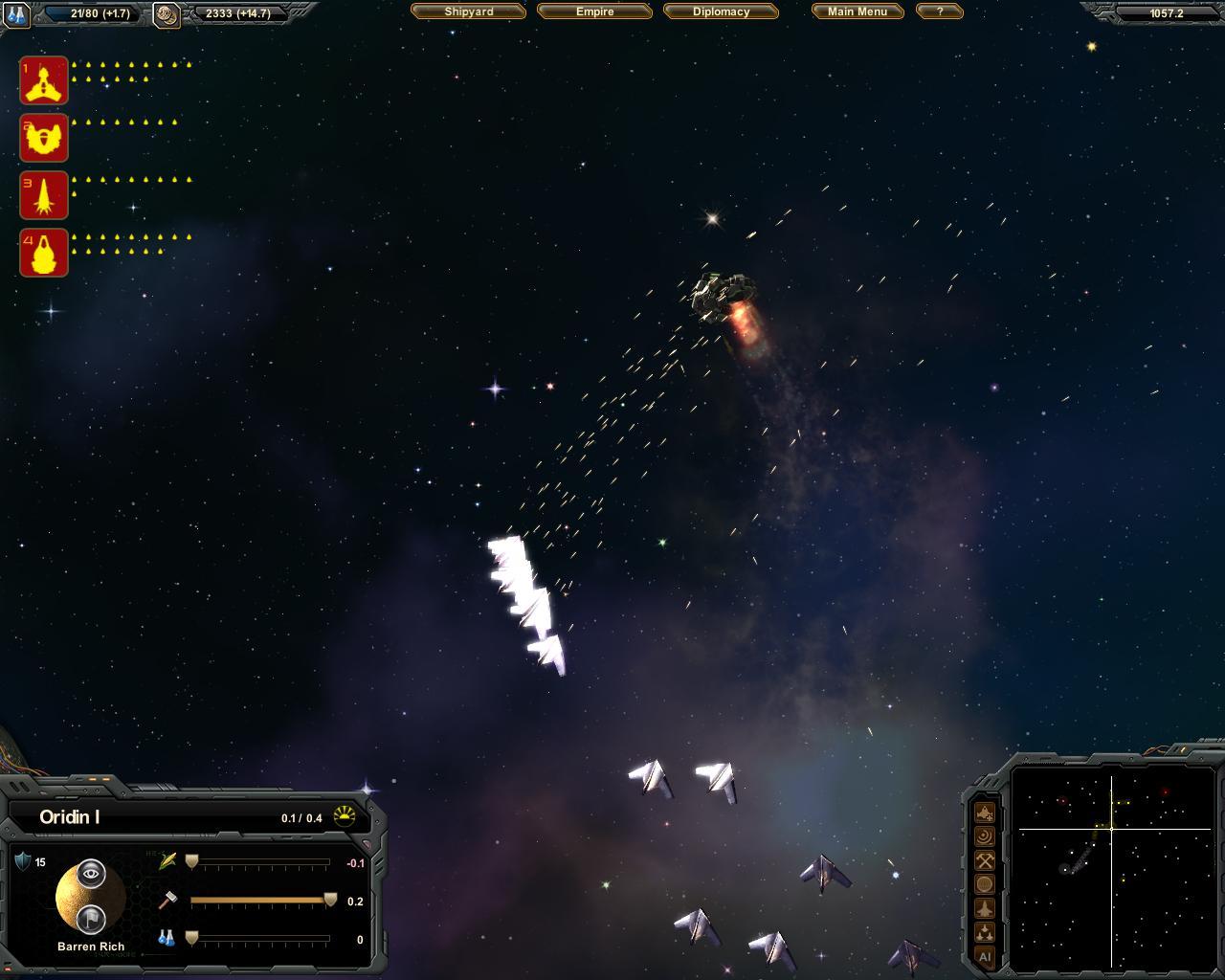This screenshot has width=1225, height=980.
Task: Open the Diplomacy screen
Action: point(721,11)
